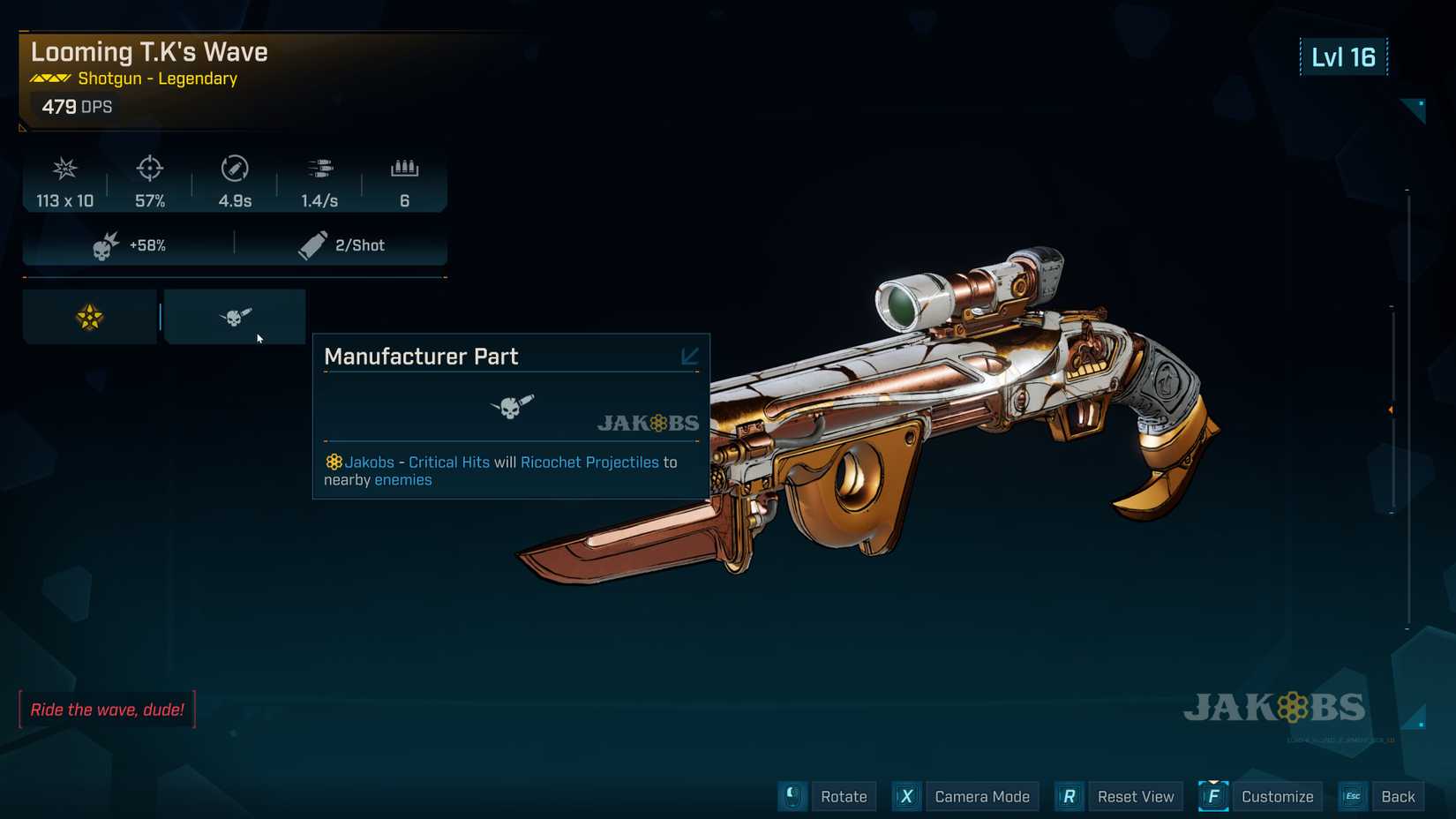The height and width of the screenshot is (819, 1456).
Task: Select the Jakobs manufacturer part icon
Action: [235, 317]
